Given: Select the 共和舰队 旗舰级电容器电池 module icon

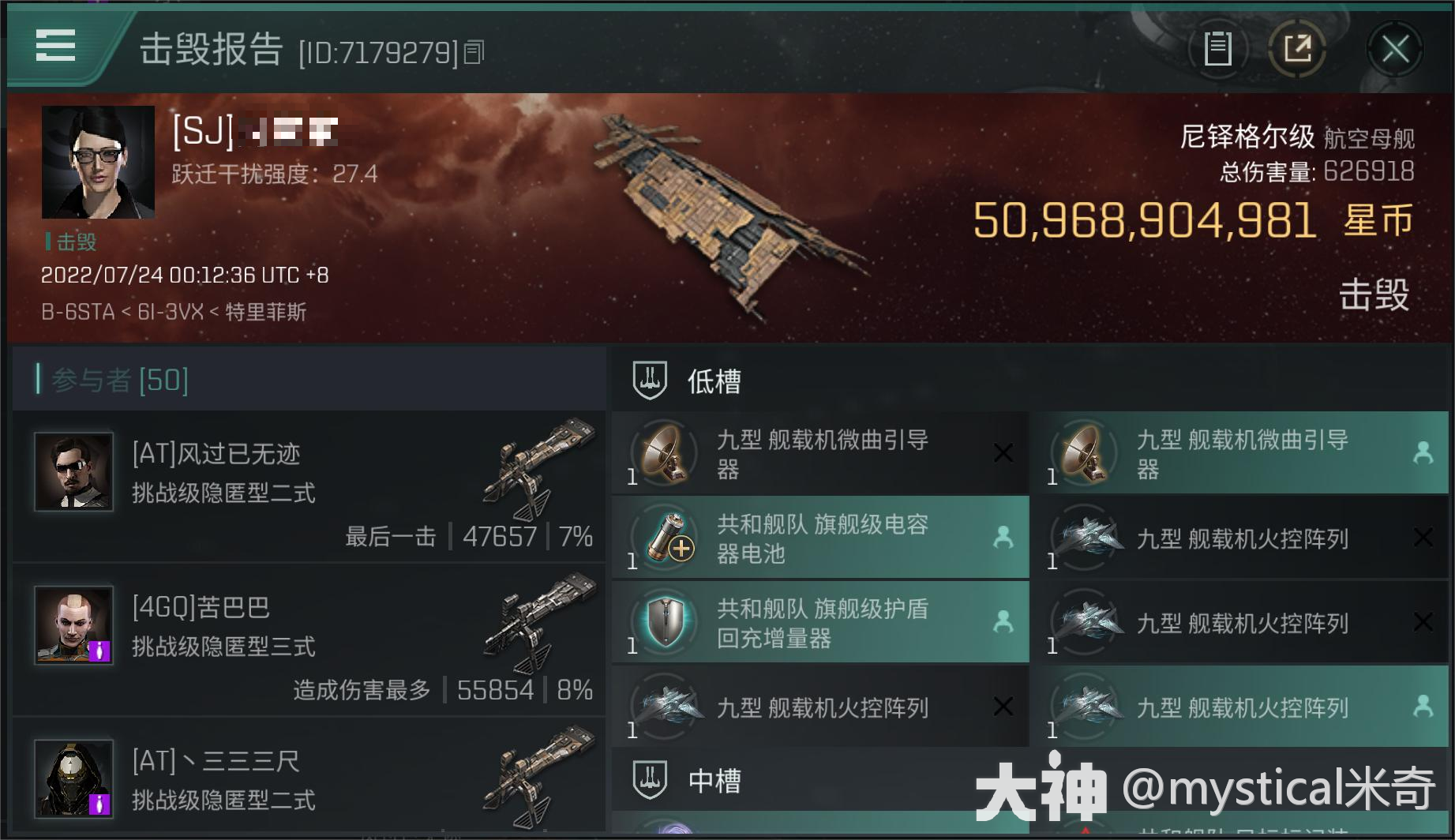Looking at the screenshot, I should point(667,538).
